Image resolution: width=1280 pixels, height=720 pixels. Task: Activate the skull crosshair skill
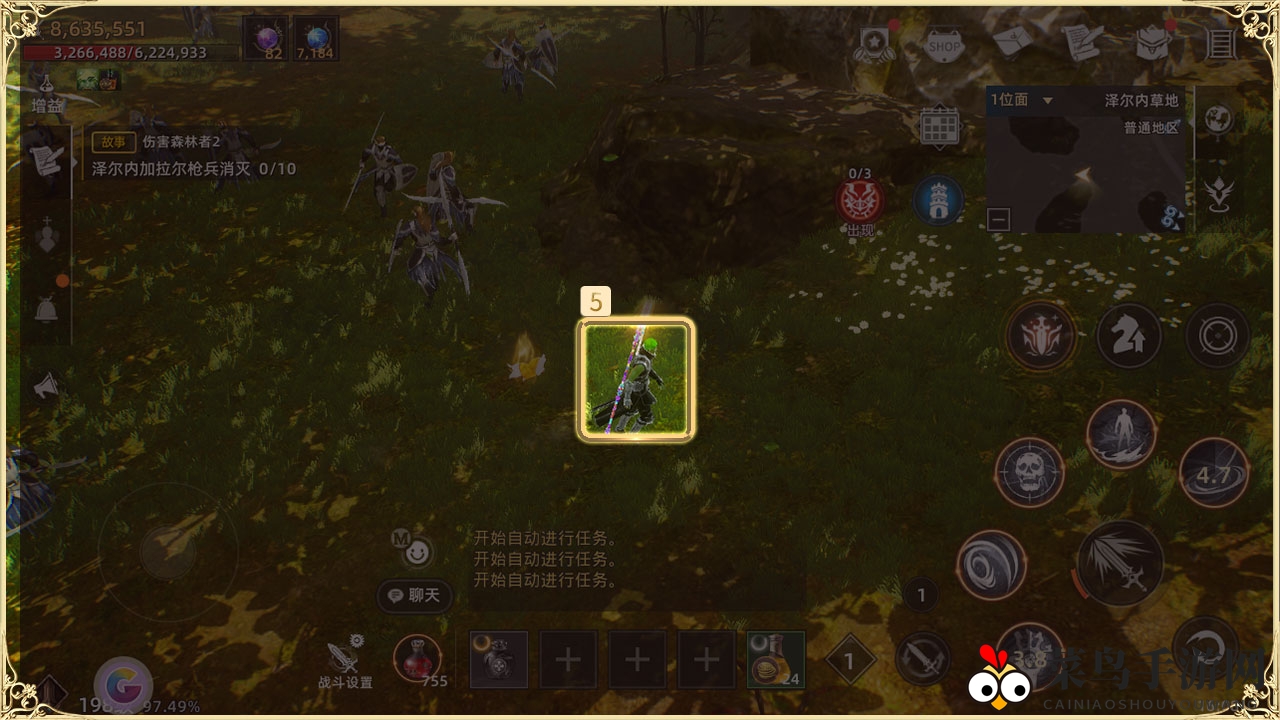coord(1029,471)
